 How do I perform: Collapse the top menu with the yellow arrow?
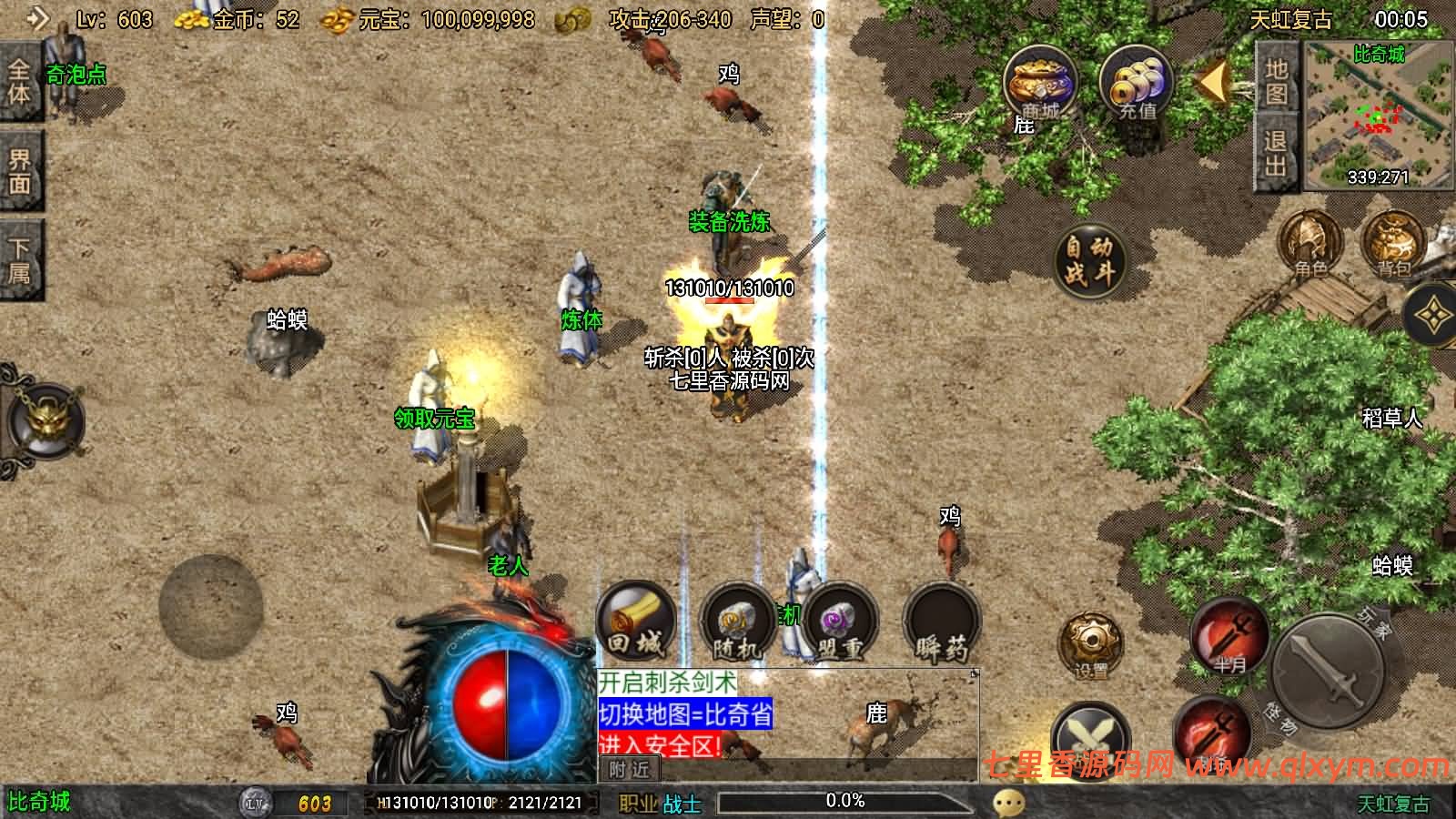coord(1214,83)
